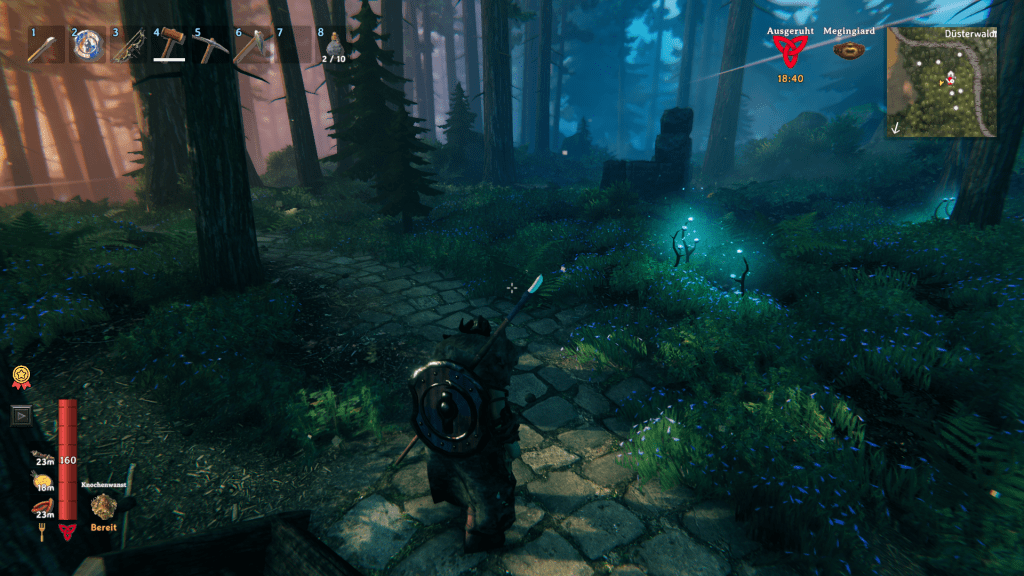This screenshot has width=1024, height=576.
Task: Select the pickaxe in hotbar slot 5
Action: (210, 46)
